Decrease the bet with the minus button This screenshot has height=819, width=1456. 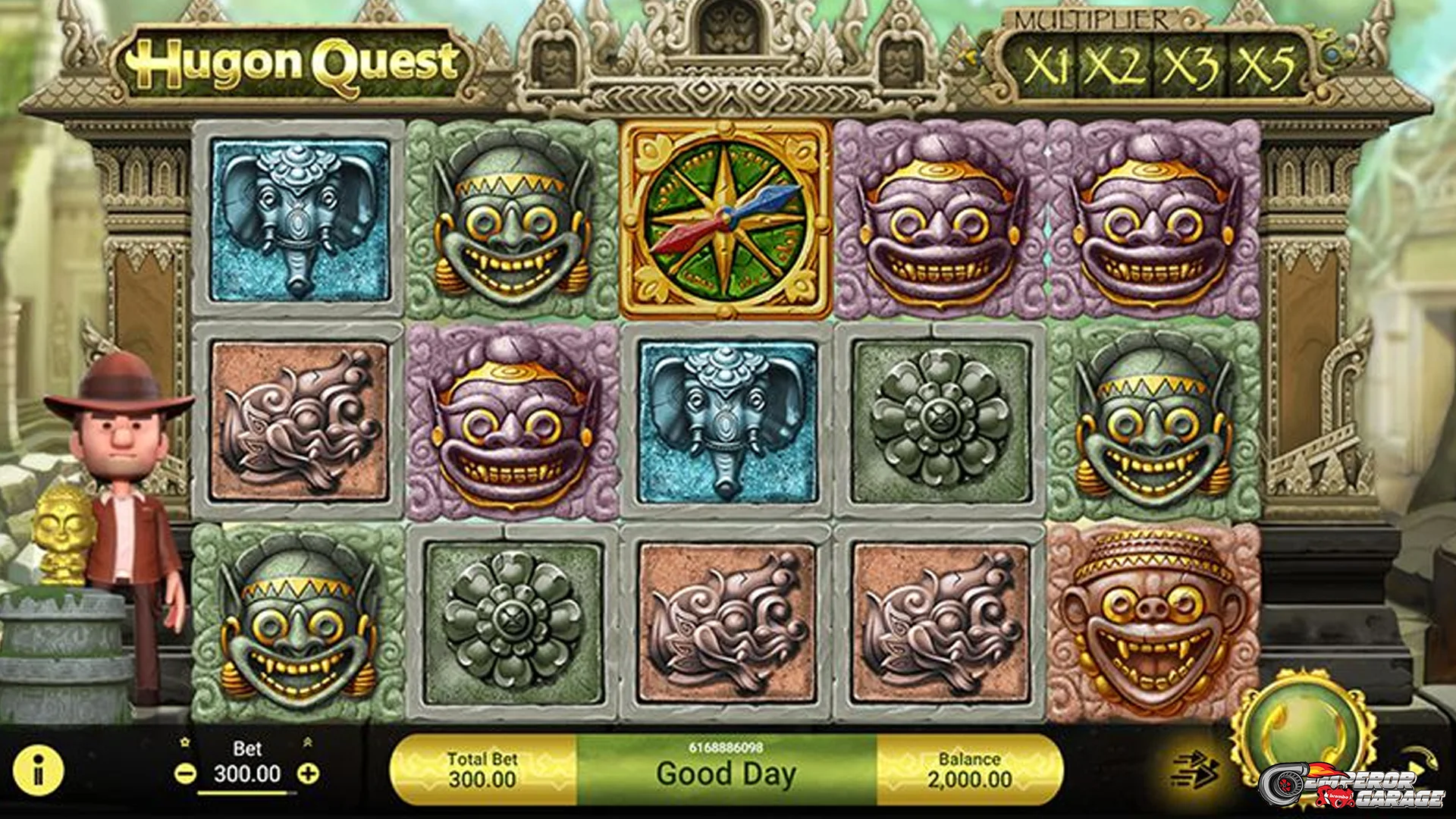point(184,774)
